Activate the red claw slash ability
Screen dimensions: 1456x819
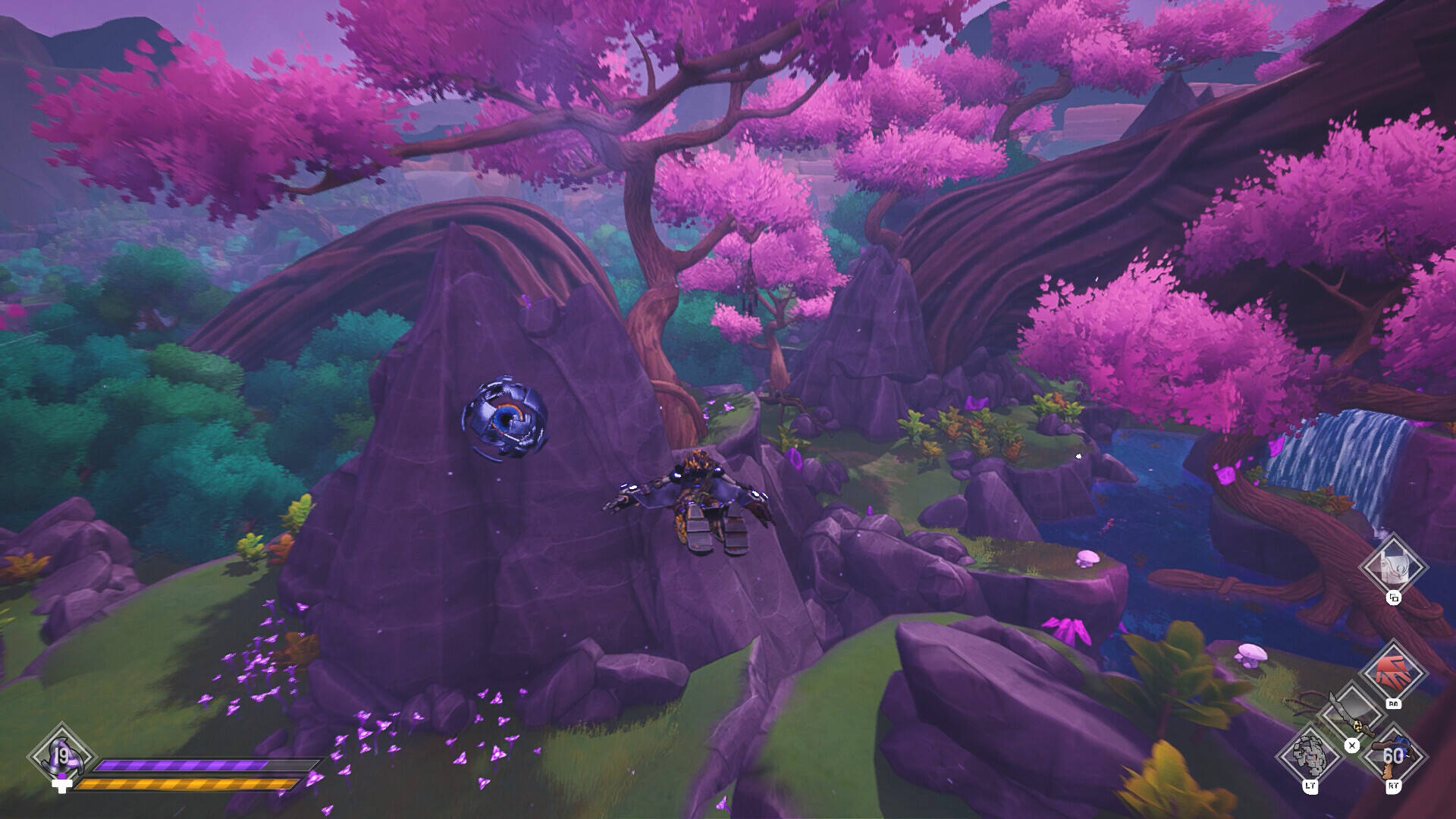tap(1392, 673)
